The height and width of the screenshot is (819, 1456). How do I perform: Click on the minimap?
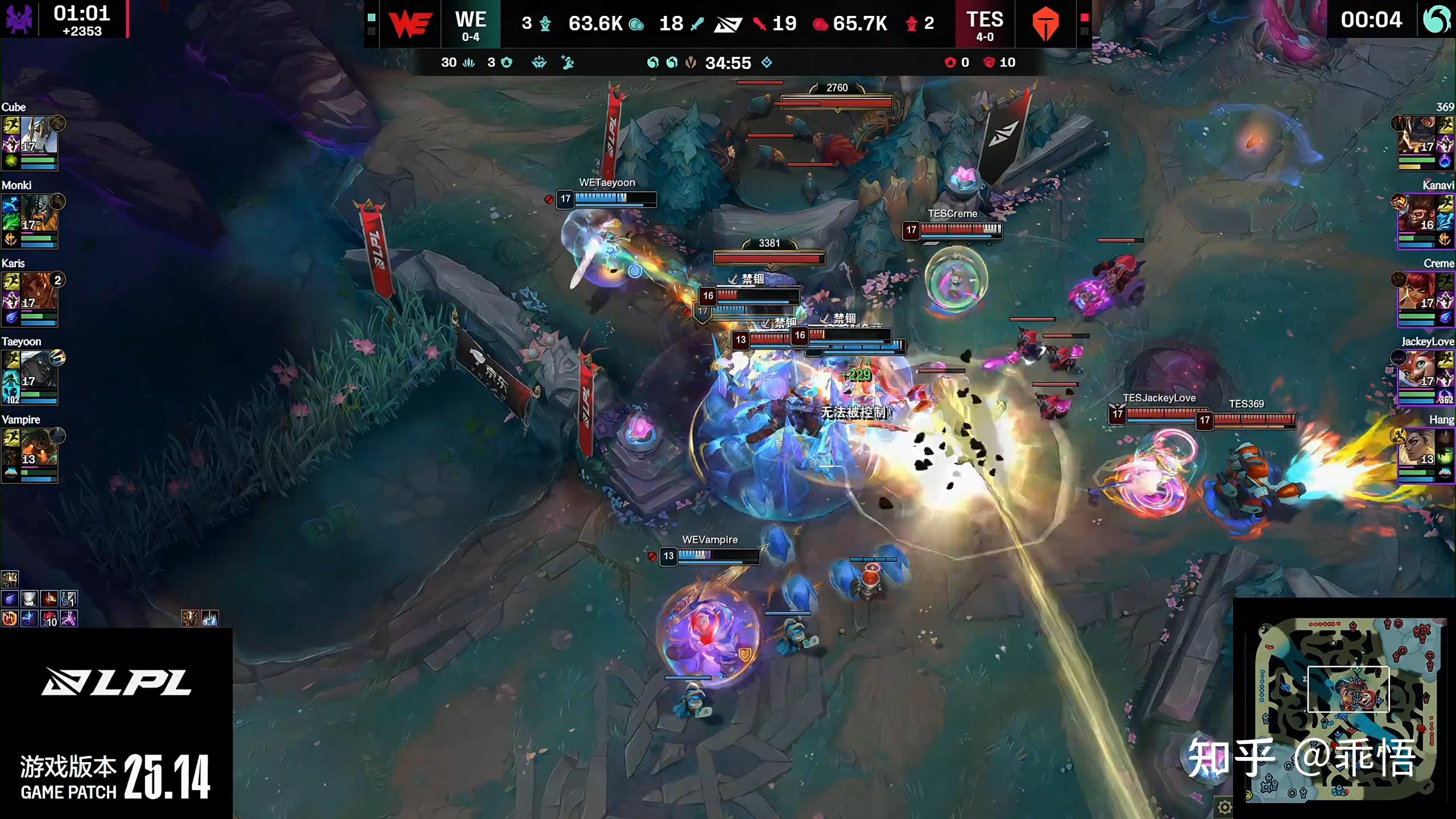point(1346,708)
